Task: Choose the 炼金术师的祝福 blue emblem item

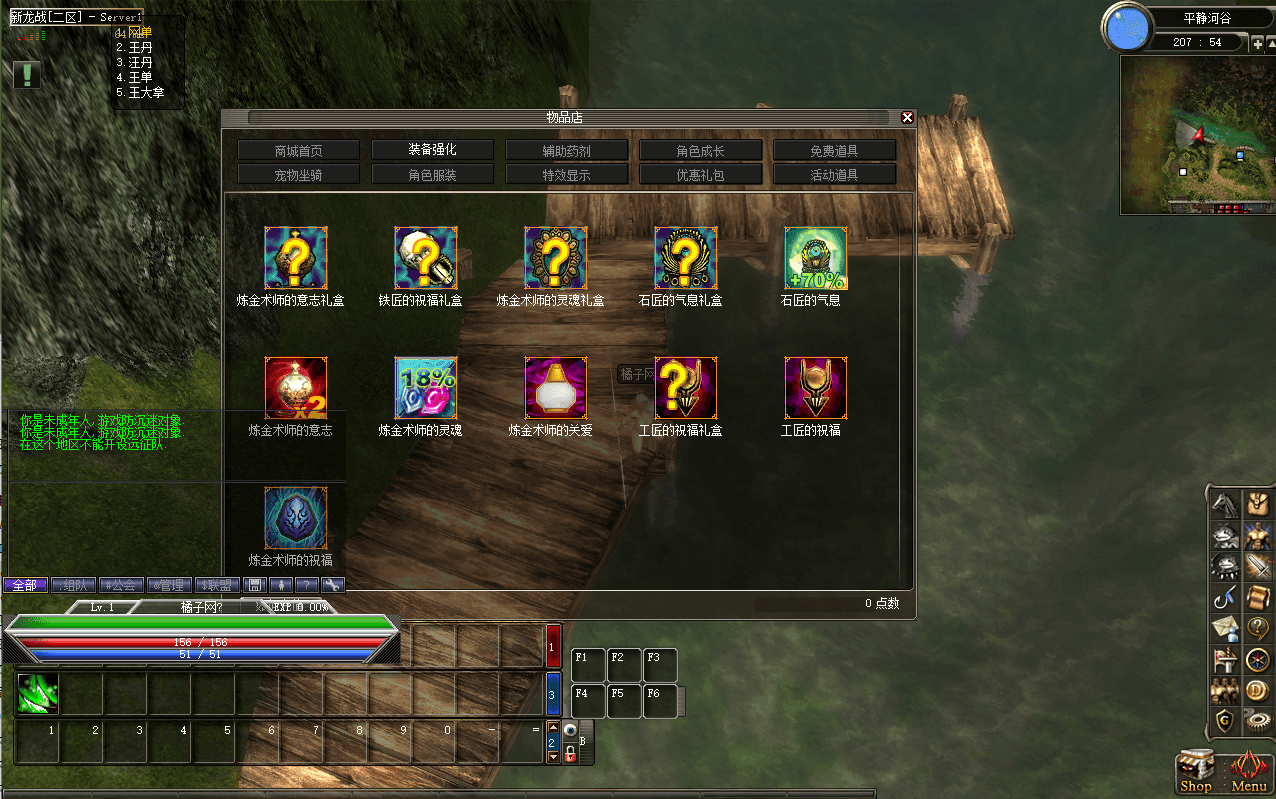Action: coord(296,518)
